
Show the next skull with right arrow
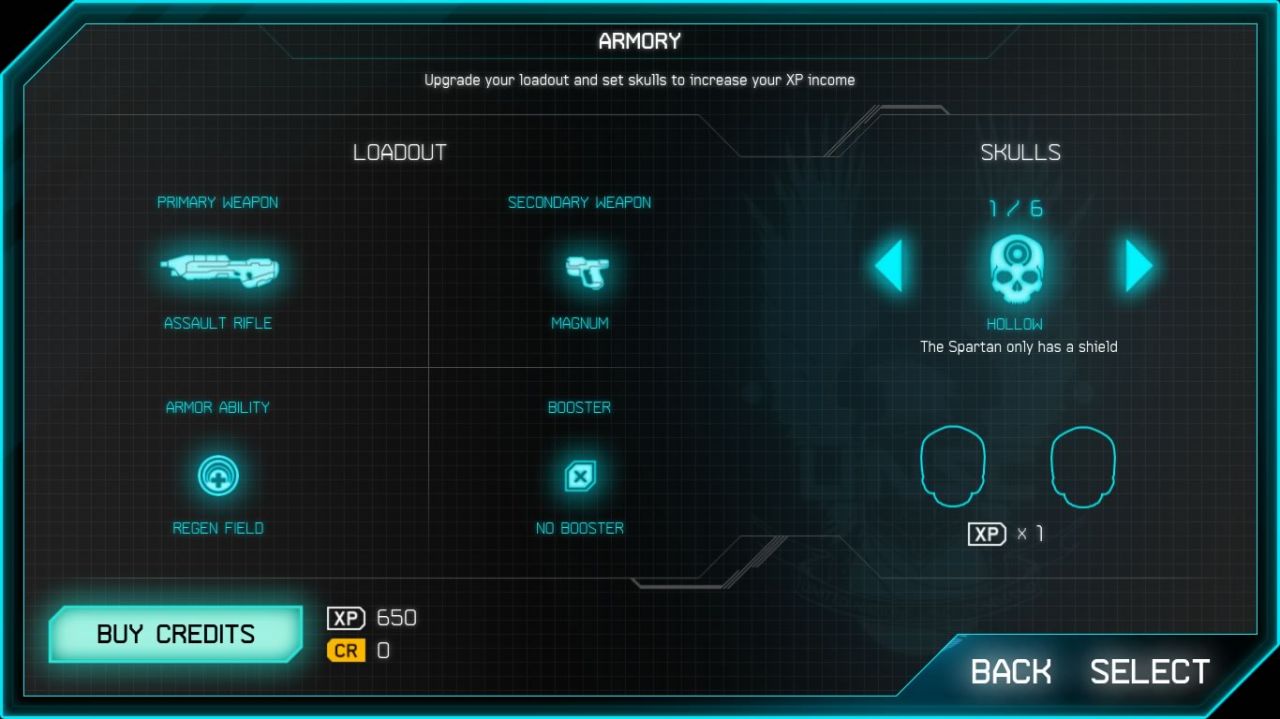[x=1139, y=266]
